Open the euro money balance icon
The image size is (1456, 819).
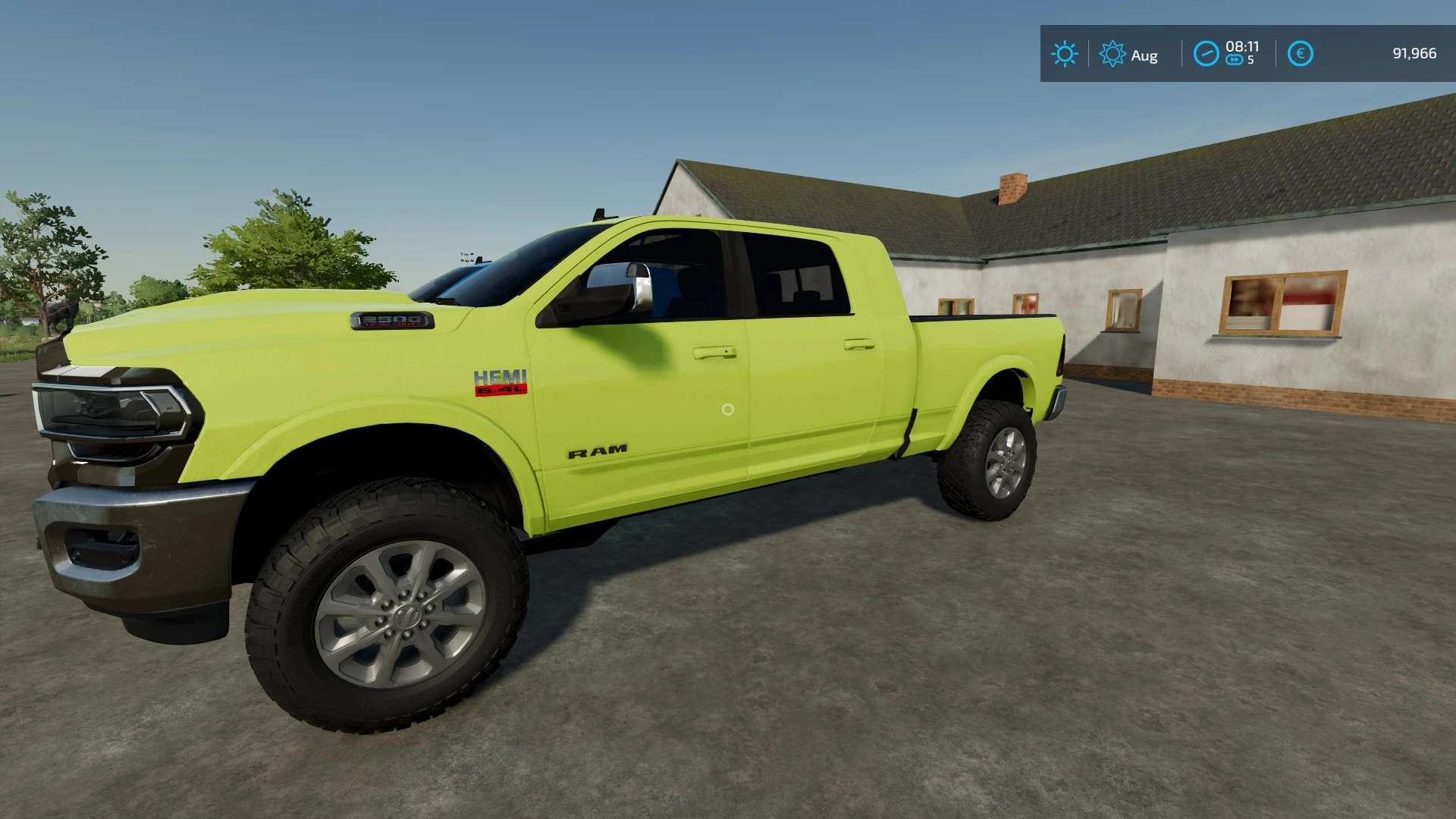click(1300, 54)
